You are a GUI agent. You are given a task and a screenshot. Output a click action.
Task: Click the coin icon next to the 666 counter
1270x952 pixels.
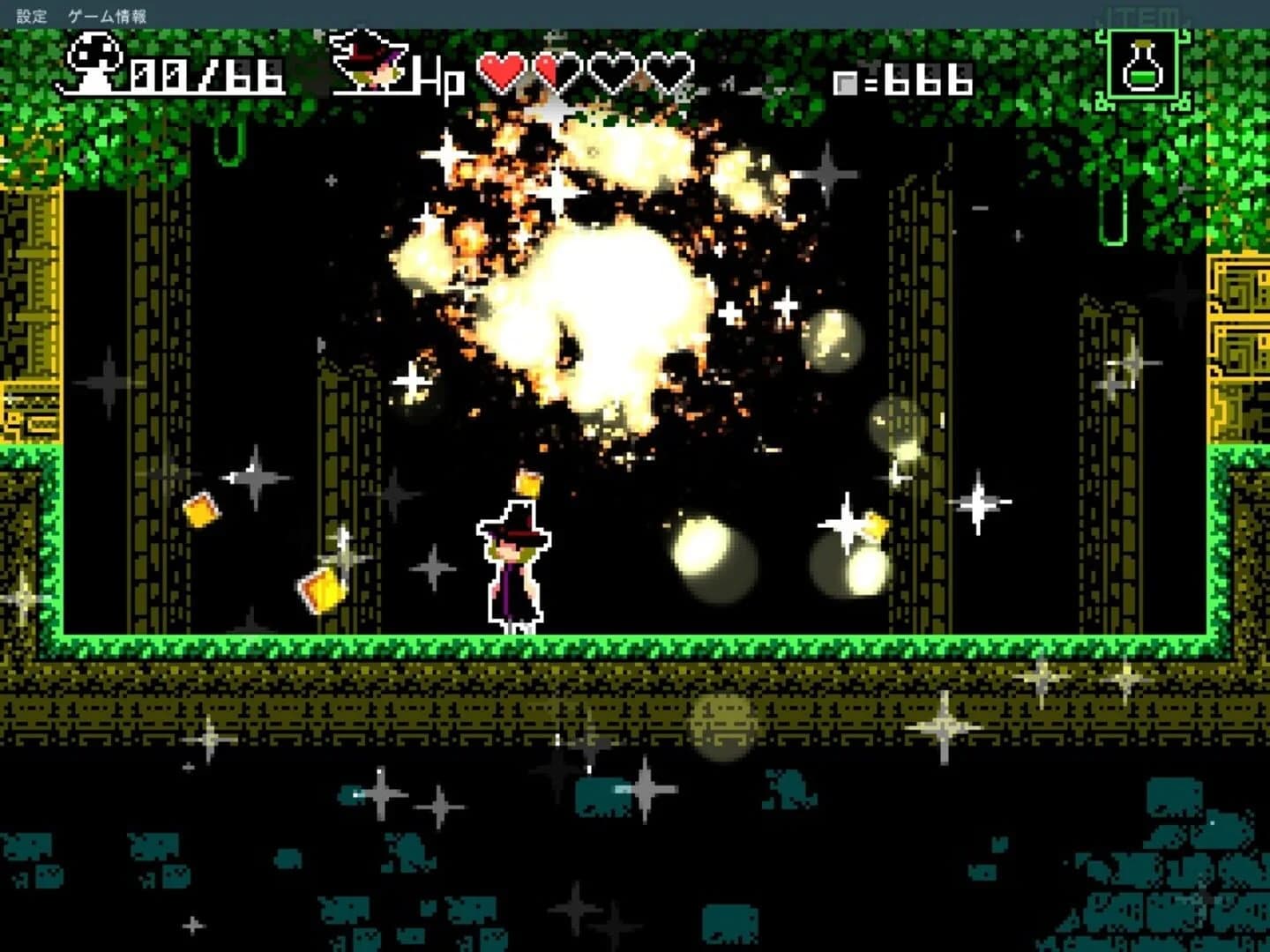[x=846, y=82]
